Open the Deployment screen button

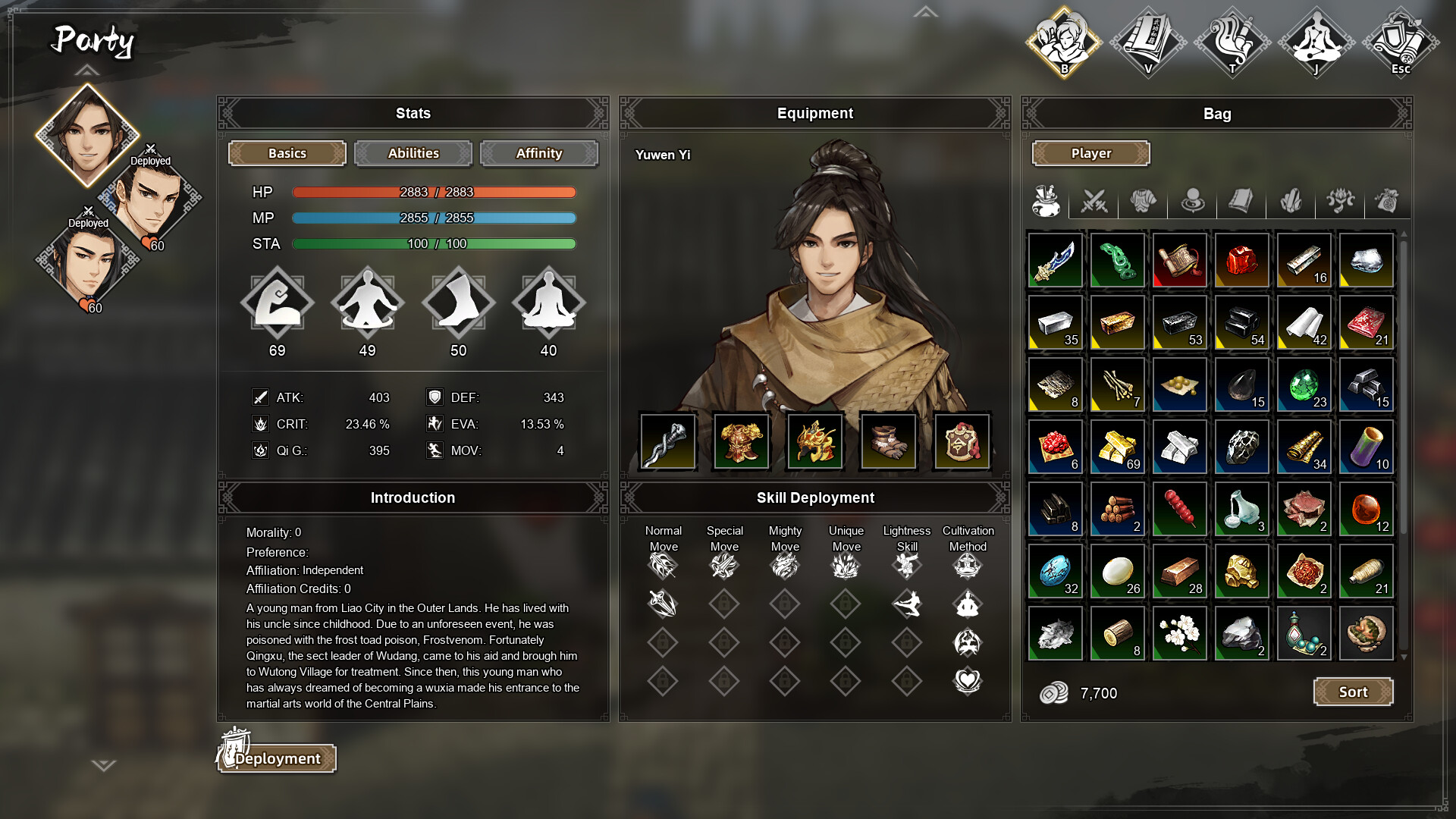[276, 757]
